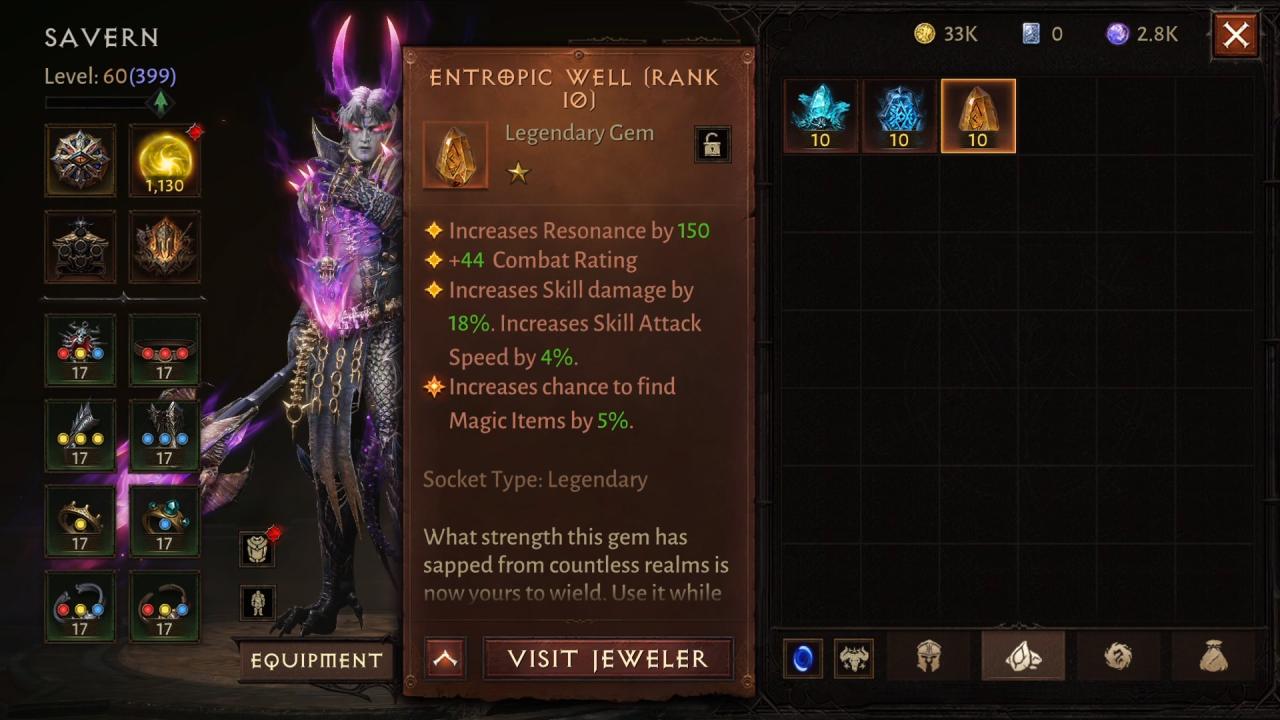The height and width of the screenshot is (720, 1280).
Task: Select the gold orb slot showing 1,130
Action: pos(165,160)
